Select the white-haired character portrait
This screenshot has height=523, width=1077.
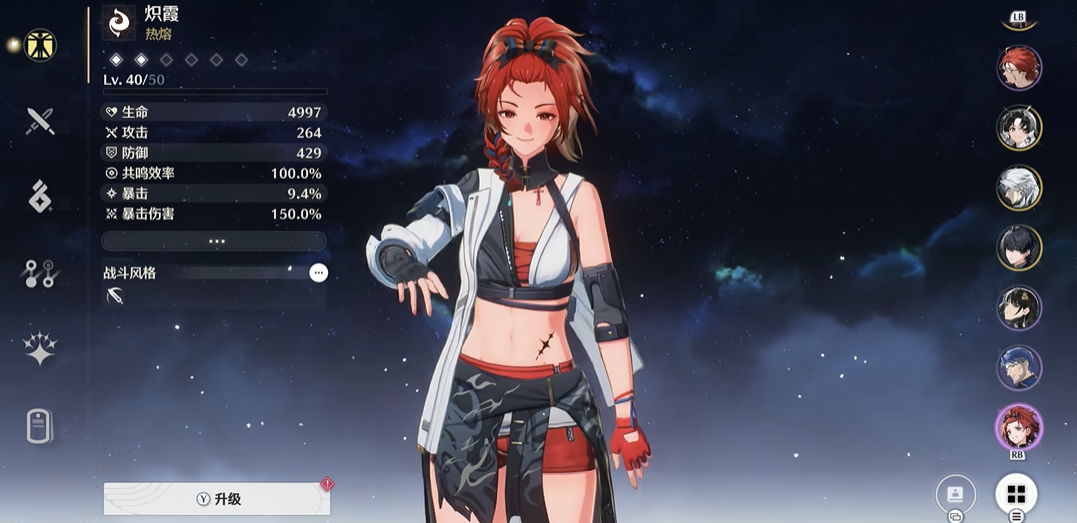click(1019, 187)
